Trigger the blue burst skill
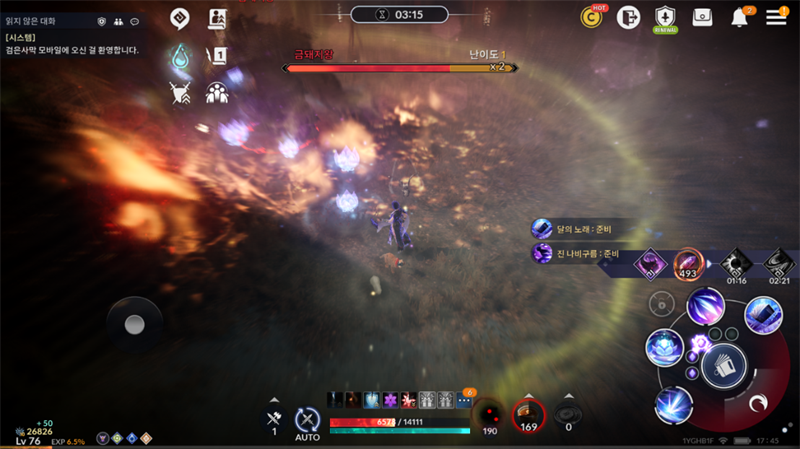 coord(673,405)
